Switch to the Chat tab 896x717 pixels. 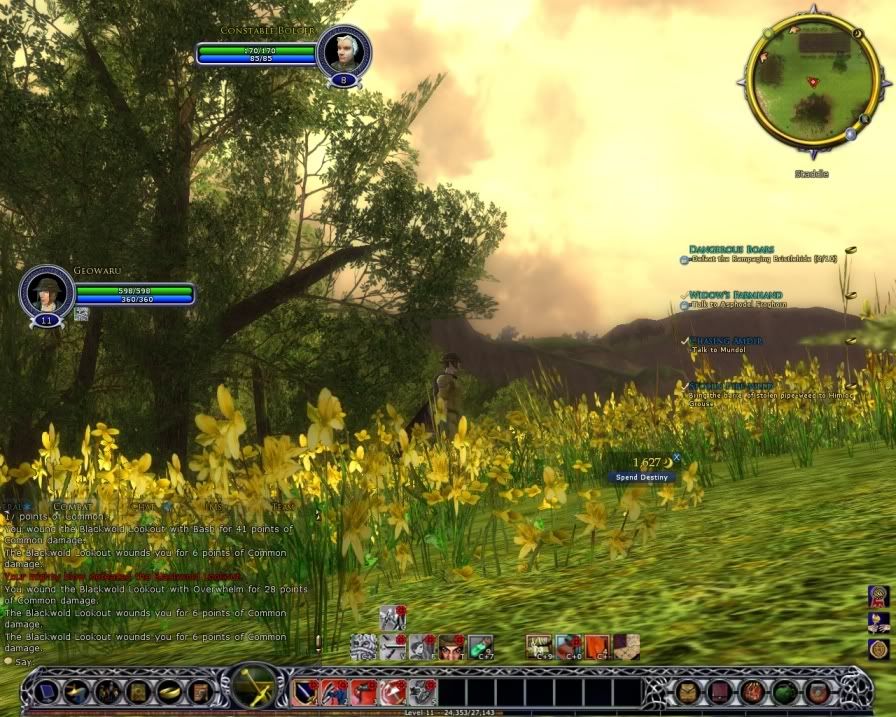tap(144, 507)
